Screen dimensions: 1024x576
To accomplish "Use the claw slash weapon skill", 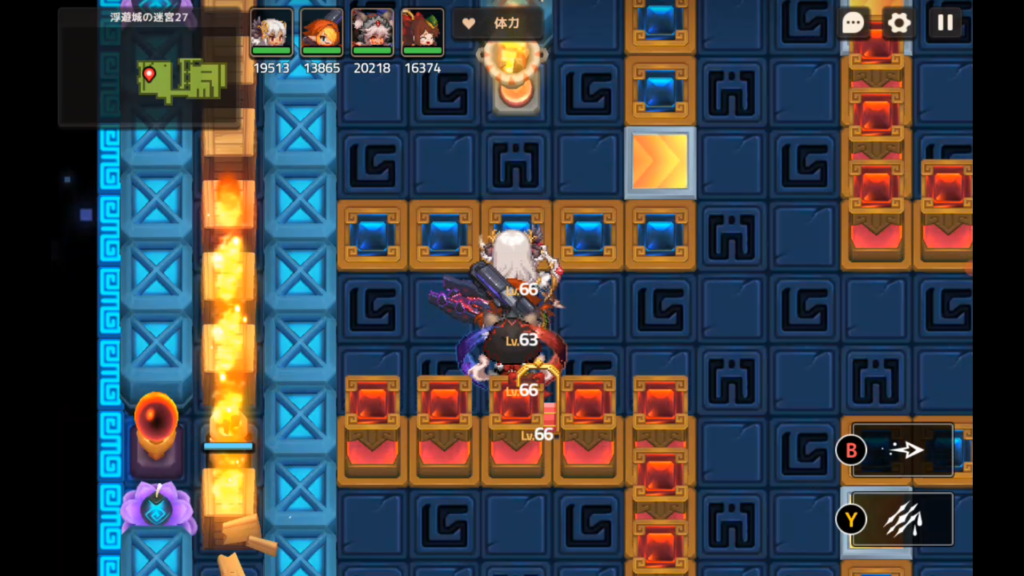I will (x=902, y=518).
